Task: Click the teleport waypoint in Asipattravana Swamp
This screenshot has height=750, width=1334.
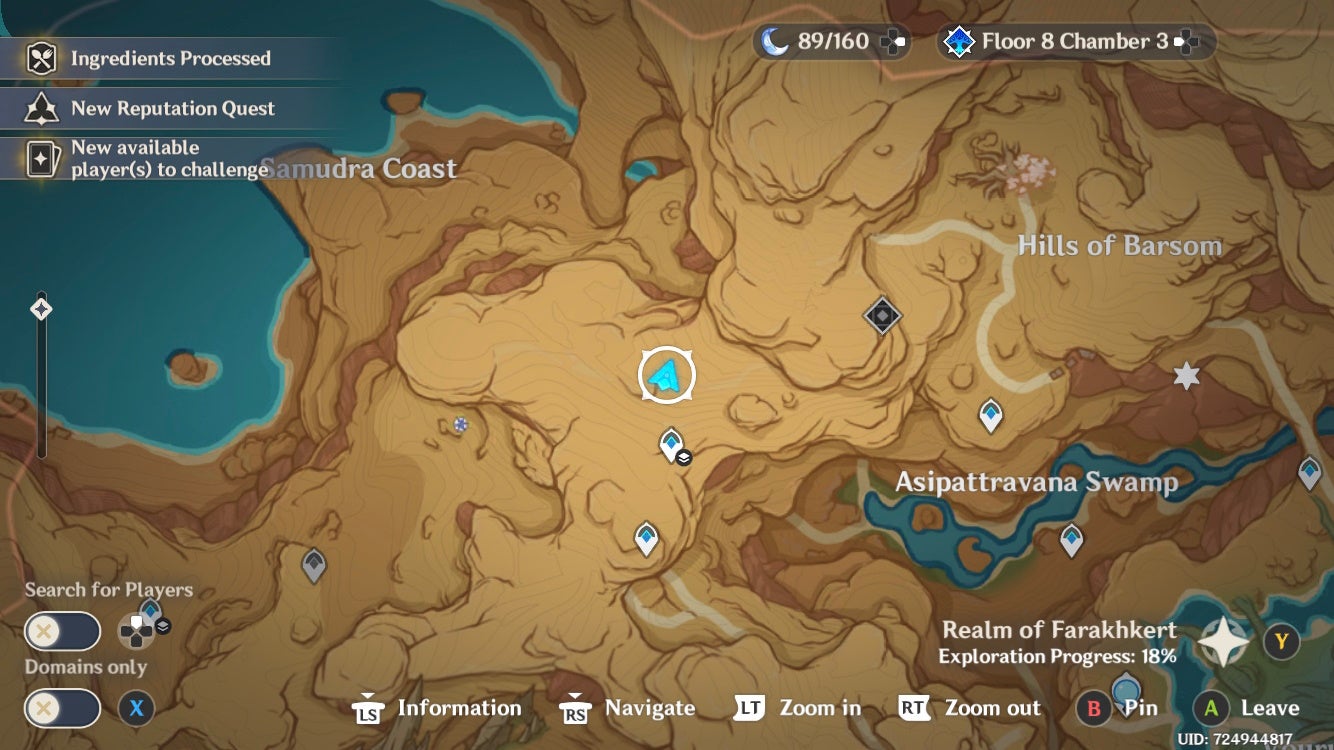Action: point(1071,539)
